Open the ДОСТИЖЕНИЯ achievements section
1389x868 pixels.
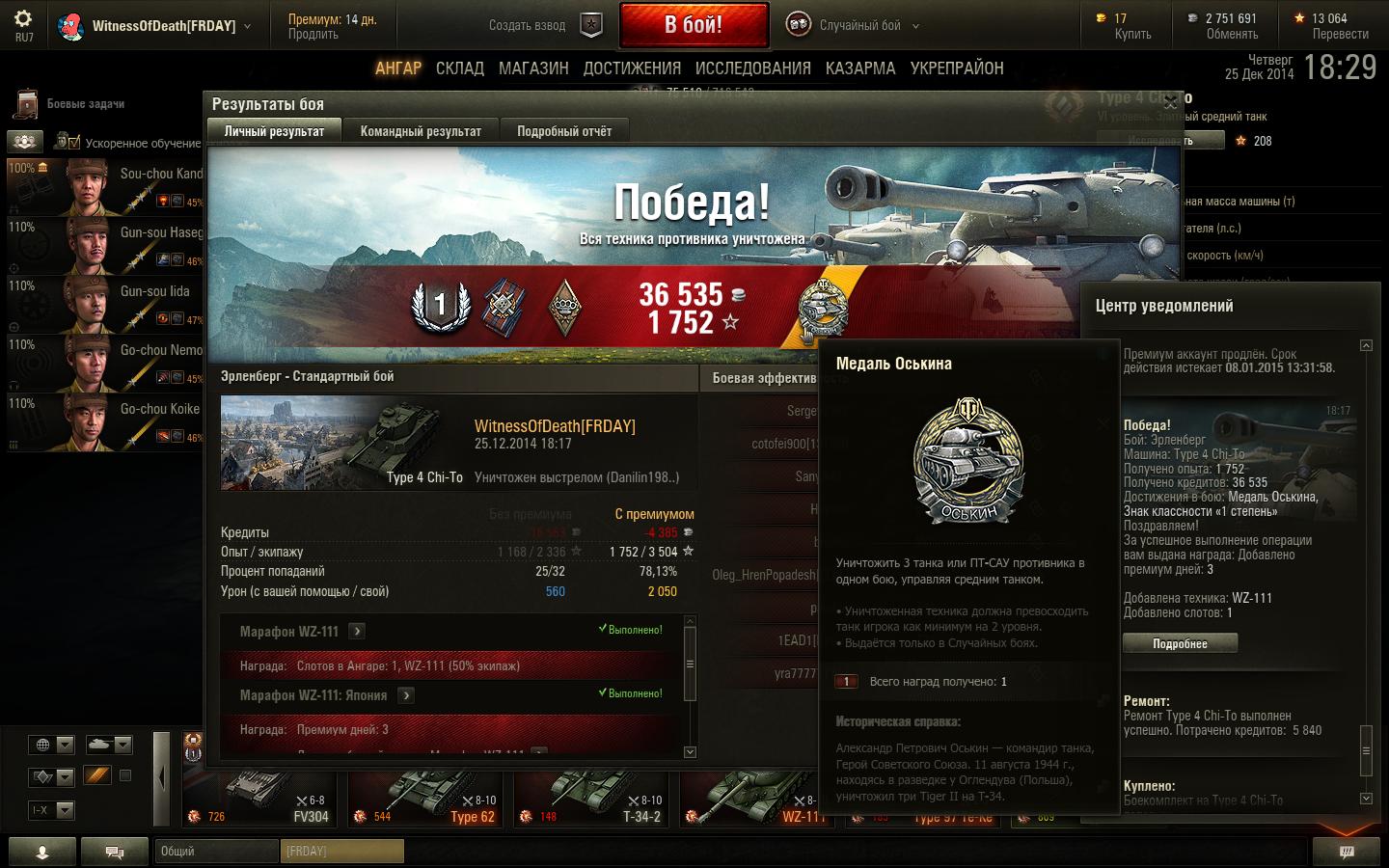tap(632, 68)
